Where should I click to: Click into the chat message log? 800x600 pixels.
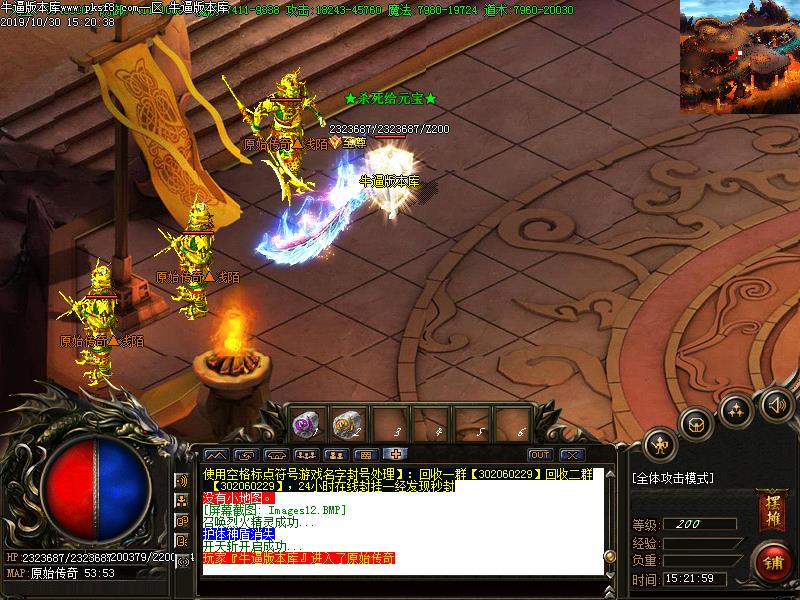click(400, 520)
